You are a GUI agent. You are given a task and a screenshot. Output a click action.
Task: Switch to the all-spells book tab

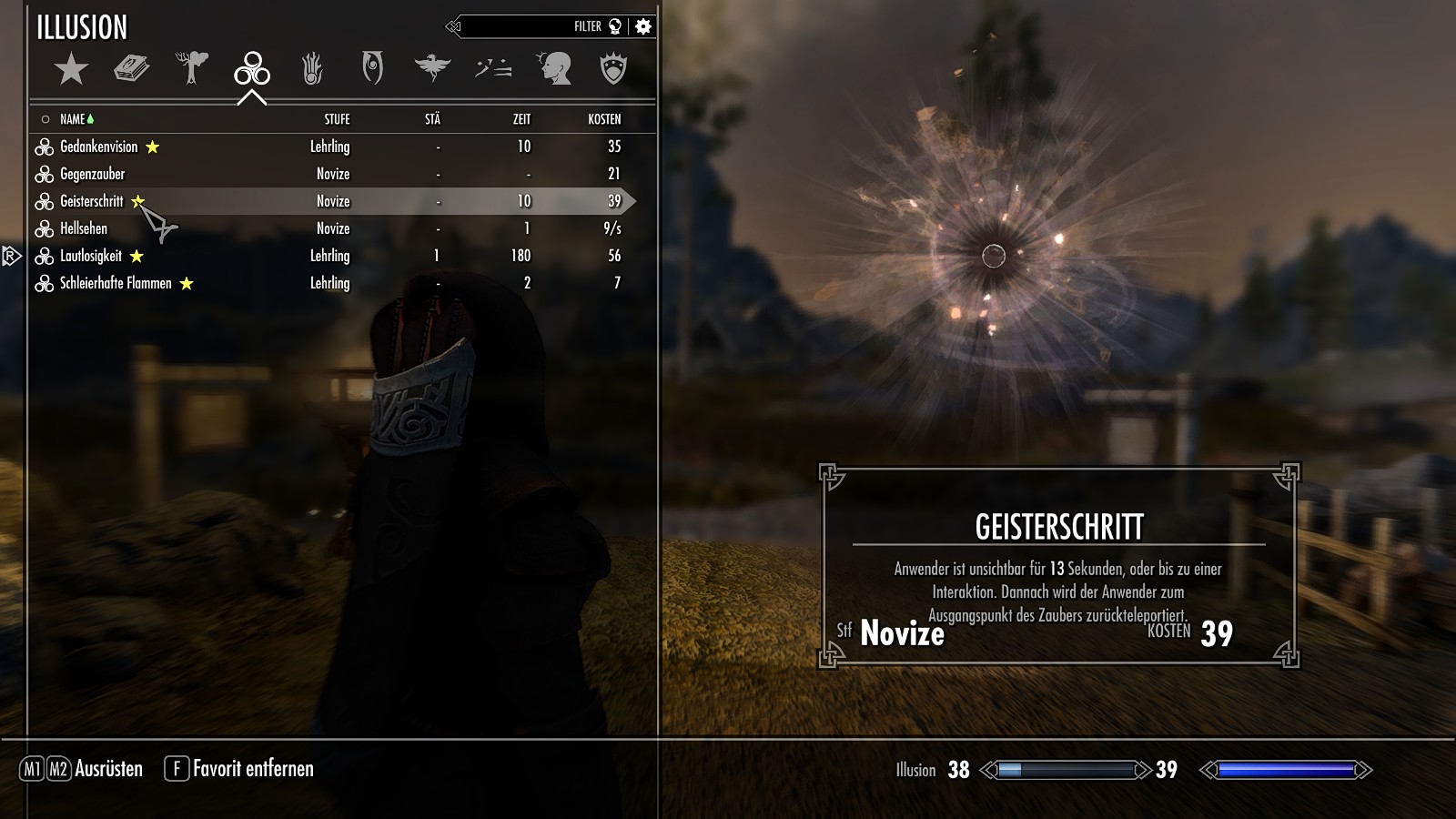click(x=131, y=68)
